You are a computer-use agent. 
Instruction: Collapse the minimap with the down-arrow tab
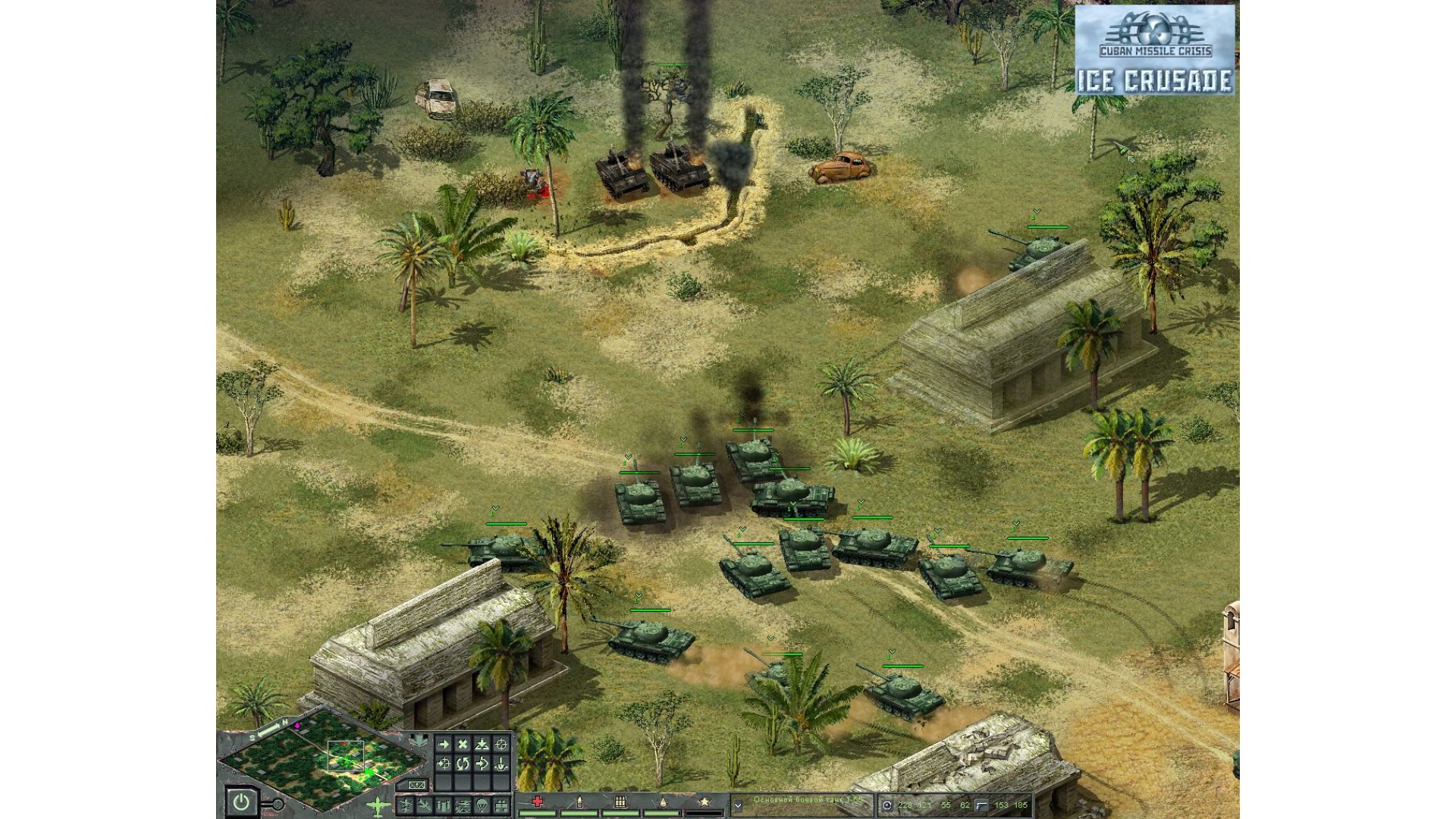(x=419, y=739)
